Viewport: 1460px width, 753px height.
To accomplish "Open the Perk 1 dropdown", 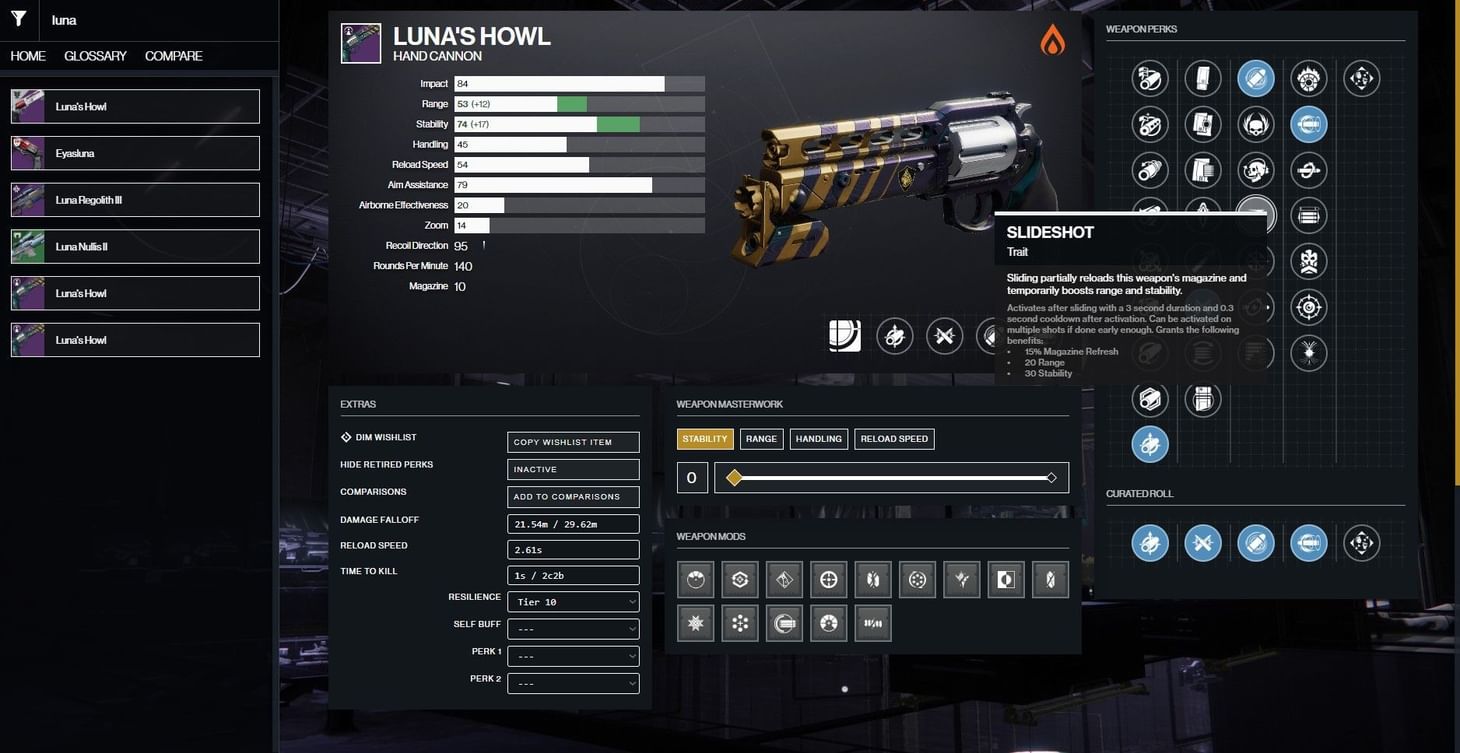I will pos(572,655).
